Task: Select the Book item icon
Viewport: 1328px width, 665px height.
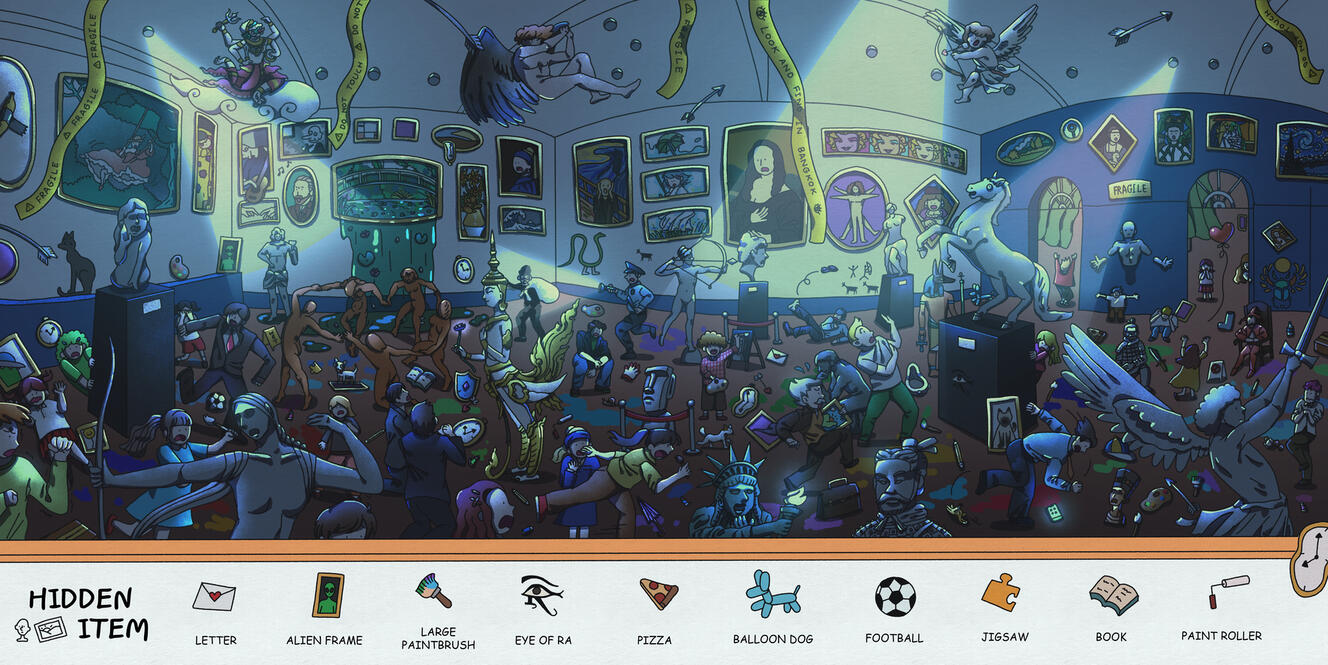Action: pyautogui.click(x=1112, y=595)
